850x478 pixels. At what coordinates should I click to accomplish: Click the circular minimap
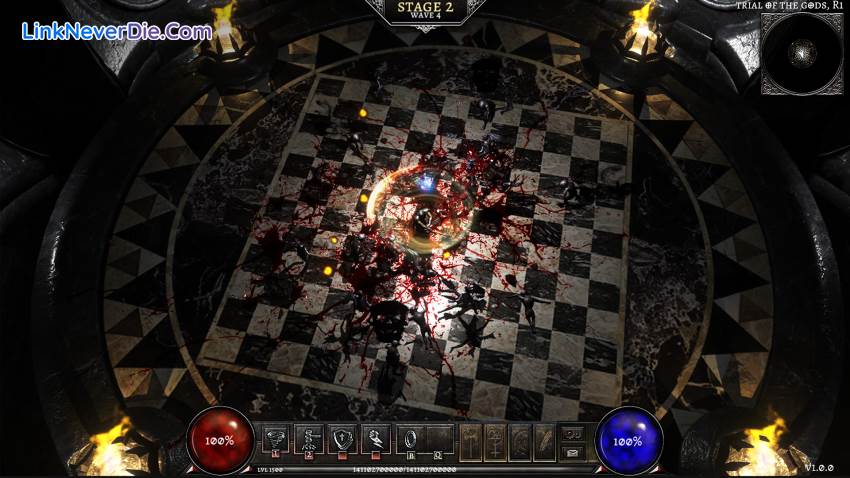click(x=801, y=53)
